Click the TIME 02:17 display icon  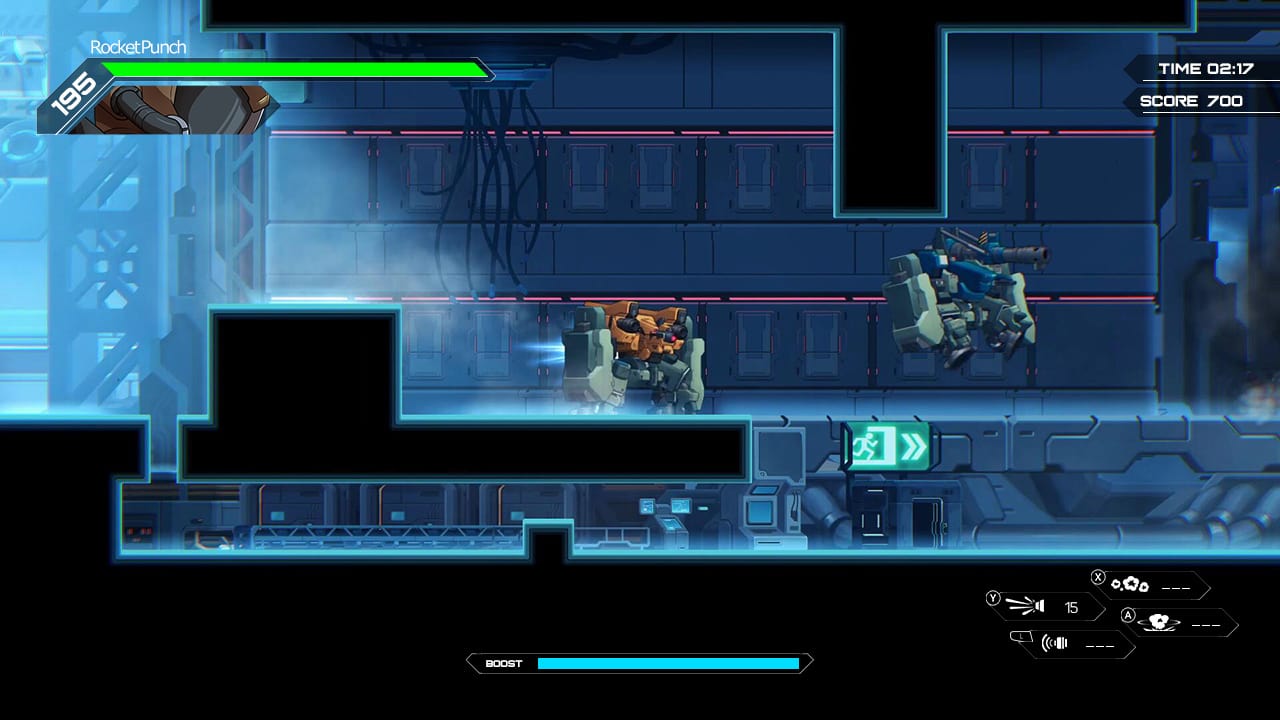point(1203,69)
